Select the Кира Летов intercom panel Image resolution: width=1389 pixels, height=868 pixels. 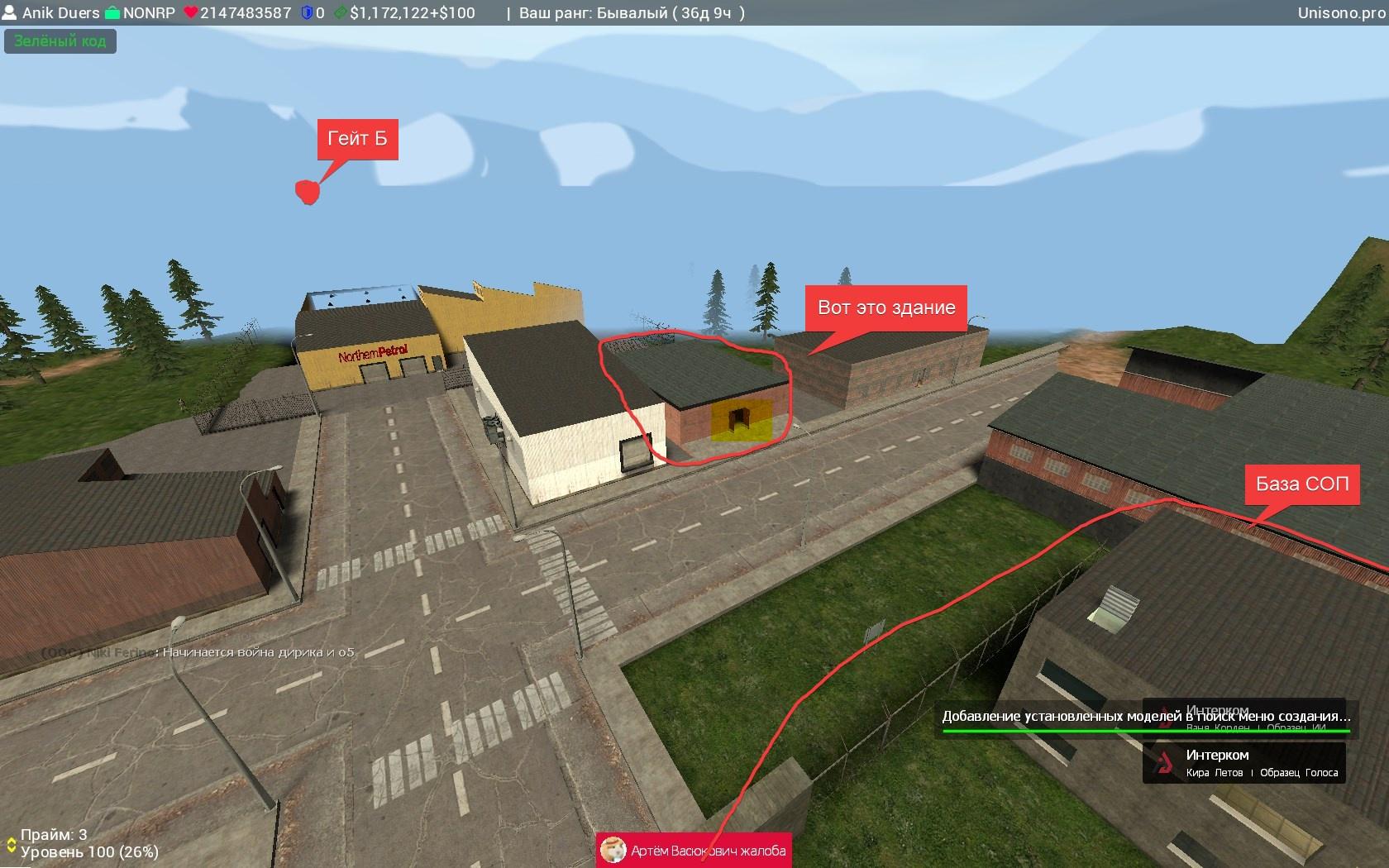[1243, 762]
